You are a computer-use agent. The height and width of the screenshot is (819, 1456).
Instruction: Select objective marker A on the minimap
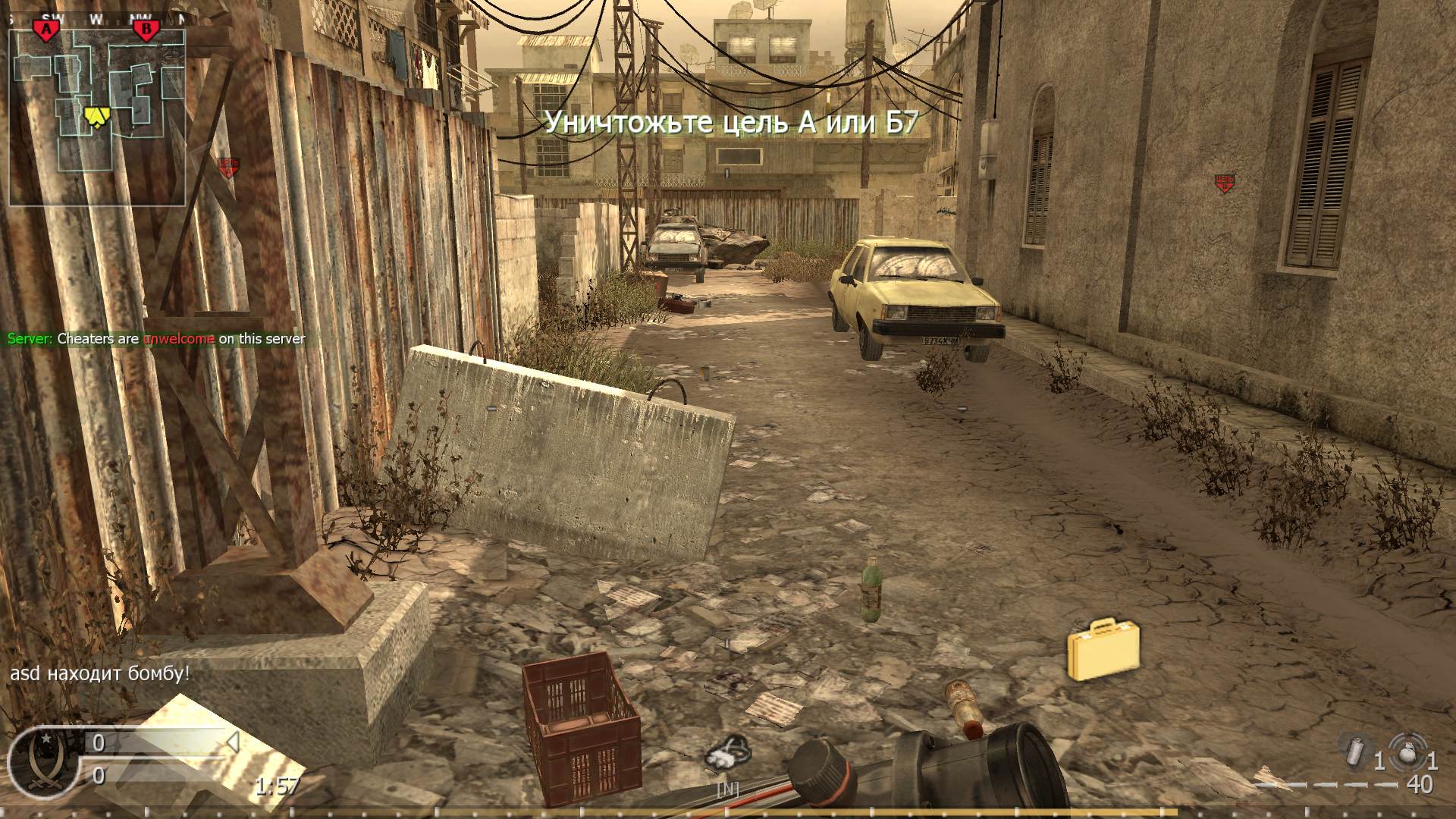pyautogui.click(x=48, y=27)
